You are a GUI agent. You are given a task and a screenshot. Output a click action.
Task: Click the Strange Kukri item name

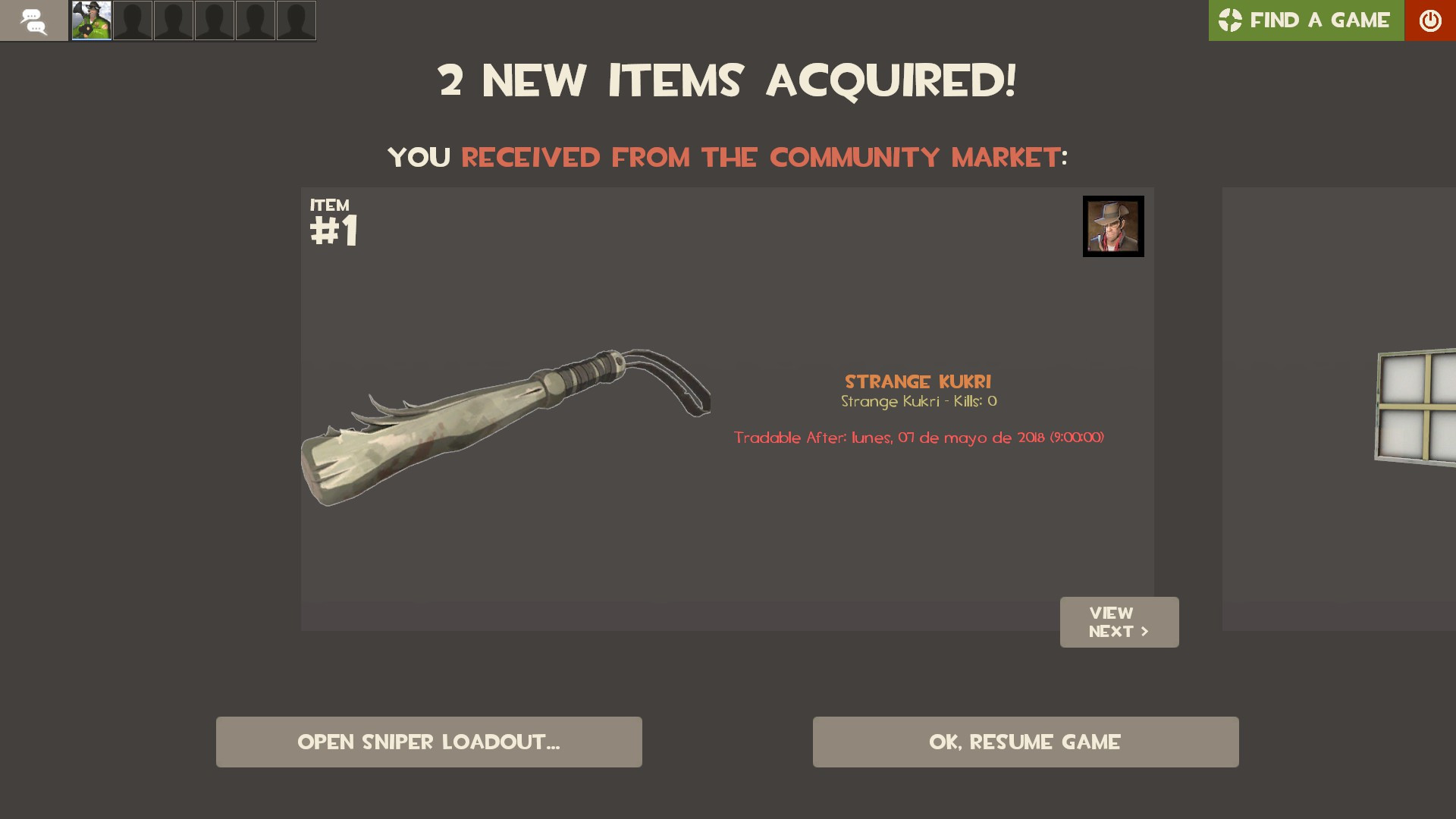[920, 382]
